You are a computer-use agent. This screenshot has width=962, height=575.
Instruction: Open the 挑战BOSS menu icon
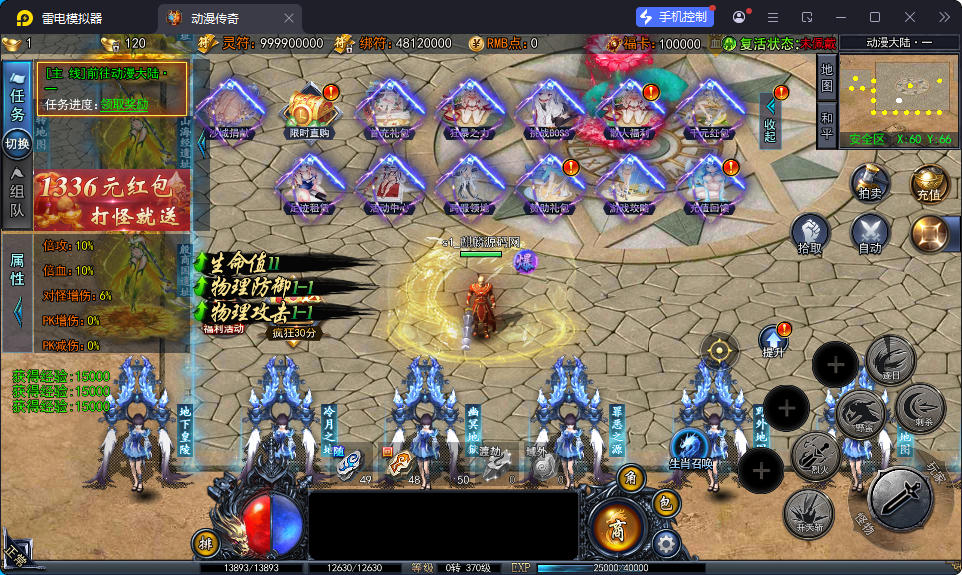pos(546,111)
